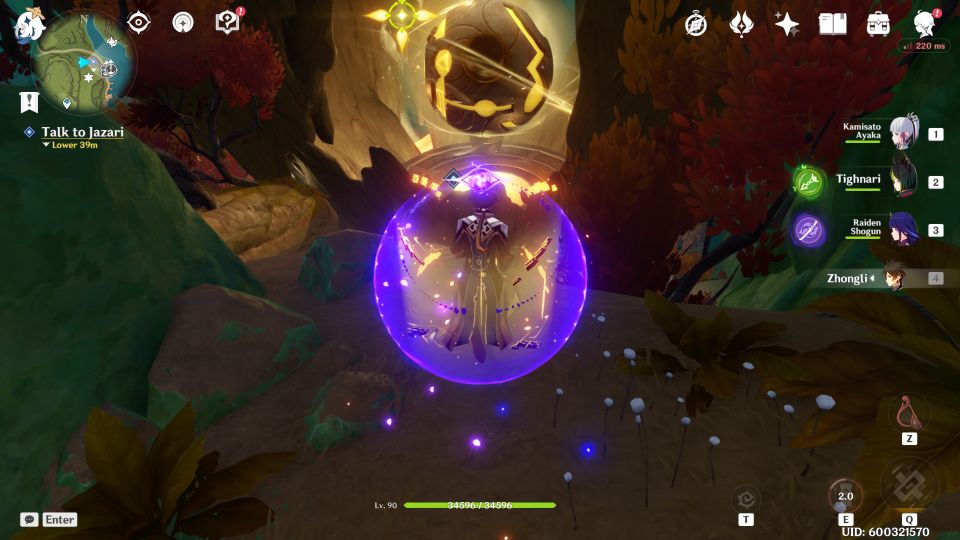The height and width of the screenshot is (540, 960).
Task: Open the chat bubble icon
Action: (30, 520)
